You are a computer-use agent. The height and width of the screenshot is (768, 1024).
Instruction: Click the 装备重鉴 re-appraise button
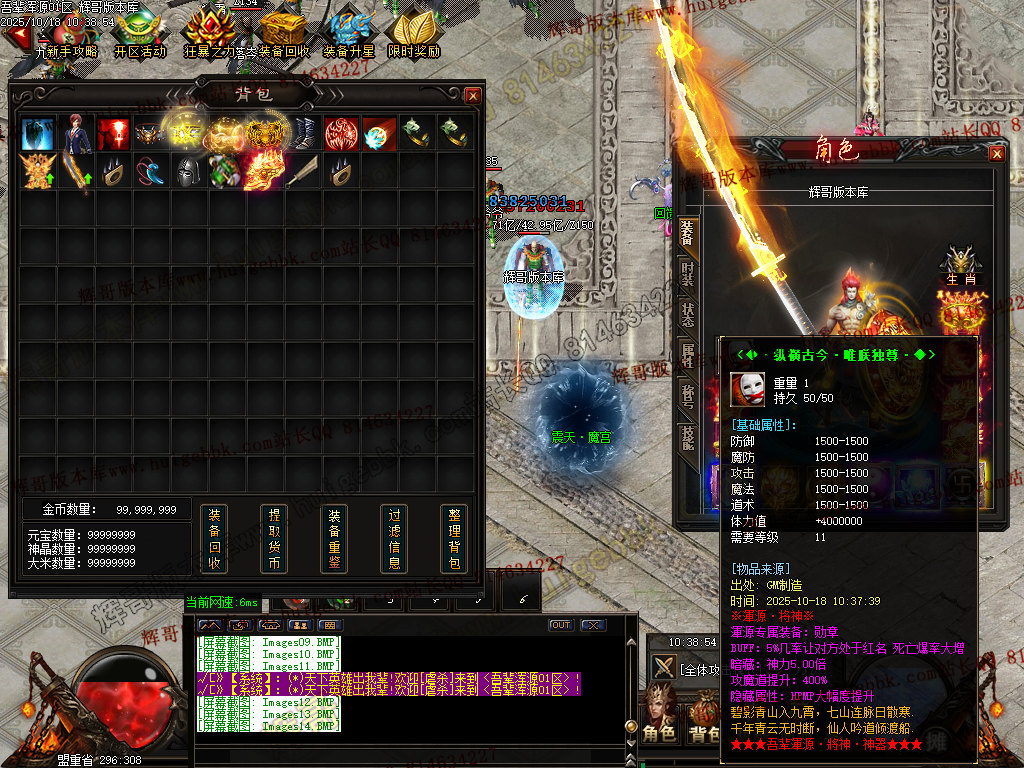[x=334, y=539]
